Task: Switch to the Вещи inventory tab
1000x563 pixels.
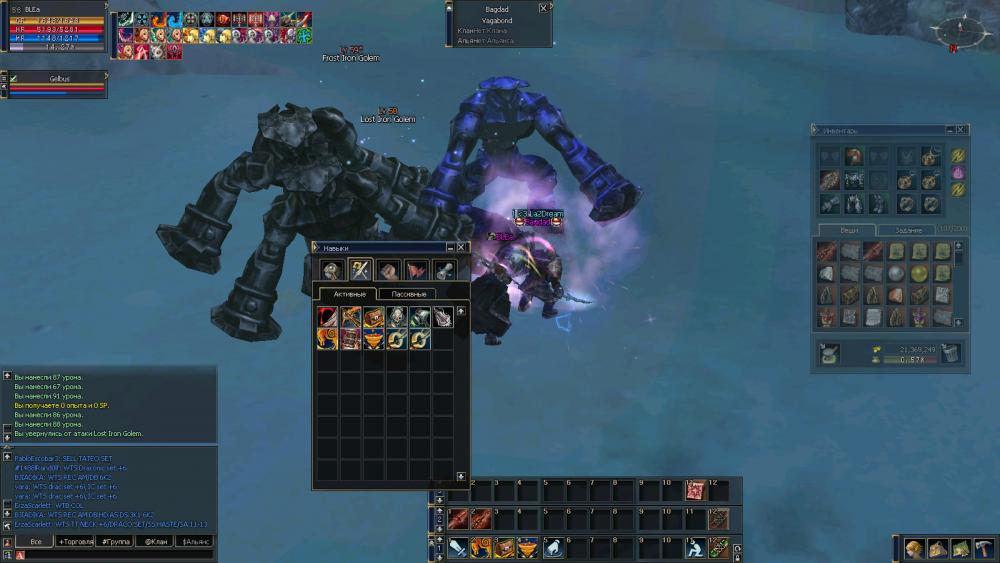Action: [849, 230]
